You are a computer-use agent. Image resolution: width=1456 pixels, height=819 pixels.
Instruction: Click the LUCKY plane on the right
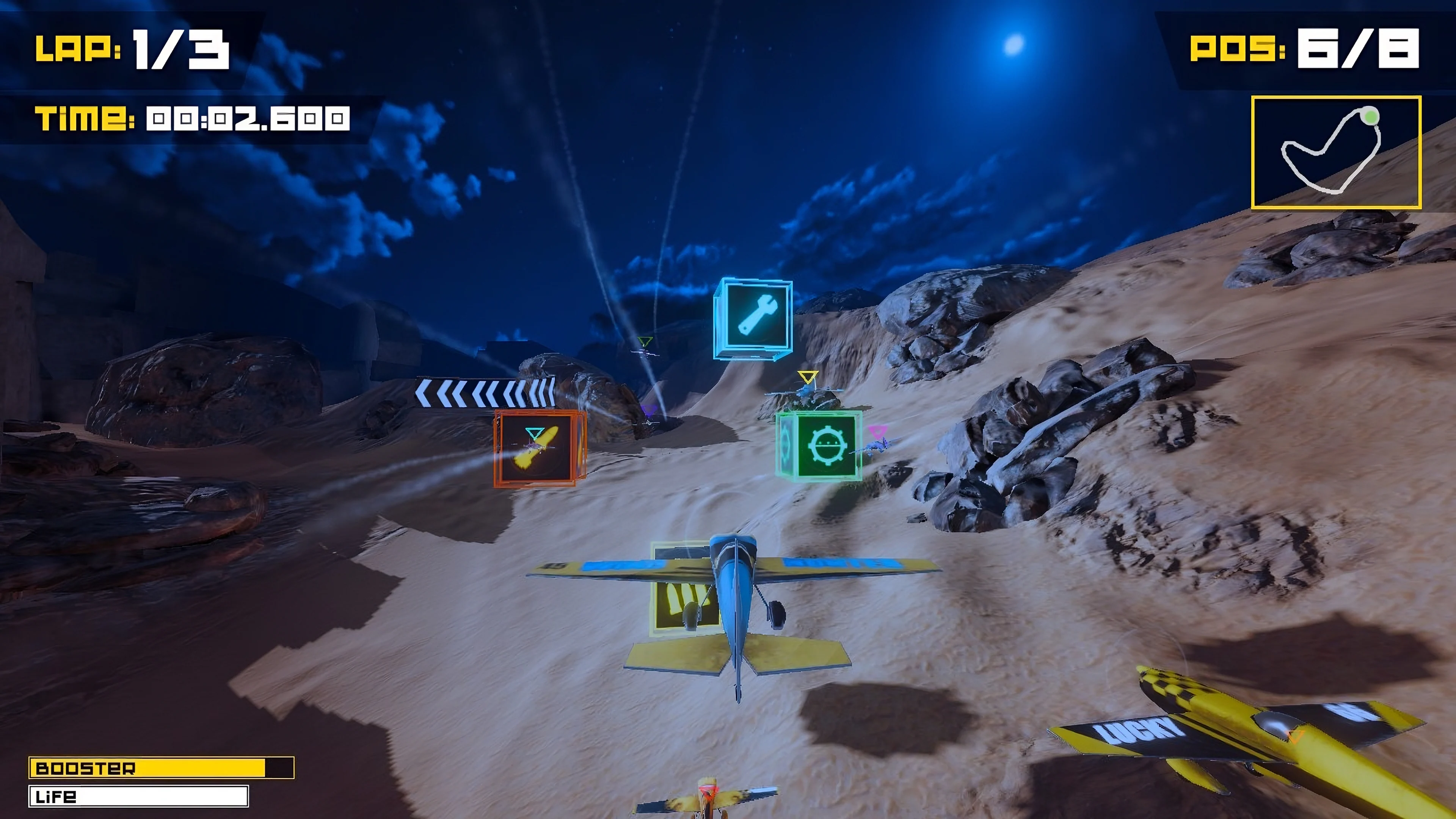pyautogui.click(x=1272, y=735)
